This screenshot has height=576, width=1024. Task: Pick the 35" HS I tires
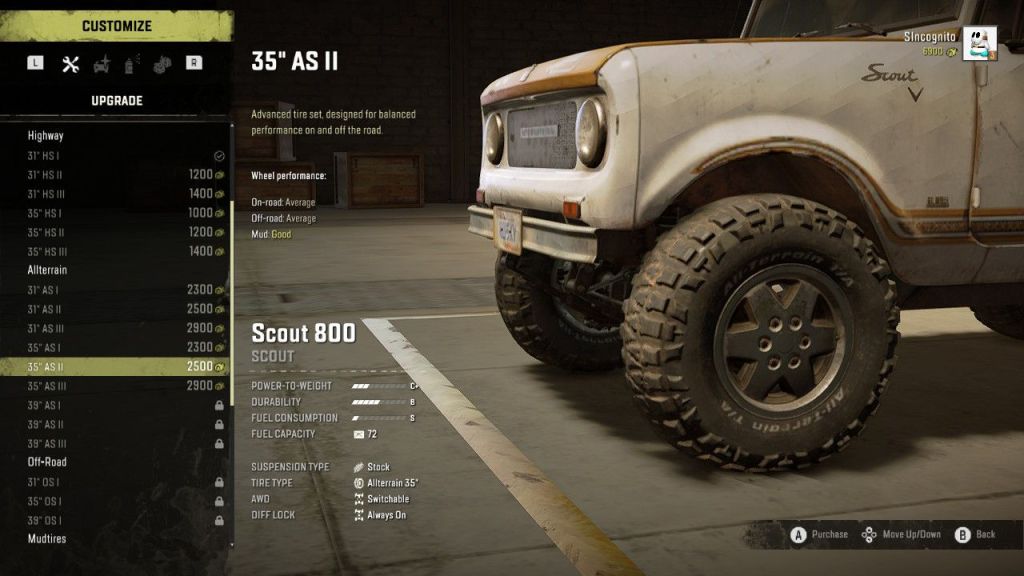(115, 213)
